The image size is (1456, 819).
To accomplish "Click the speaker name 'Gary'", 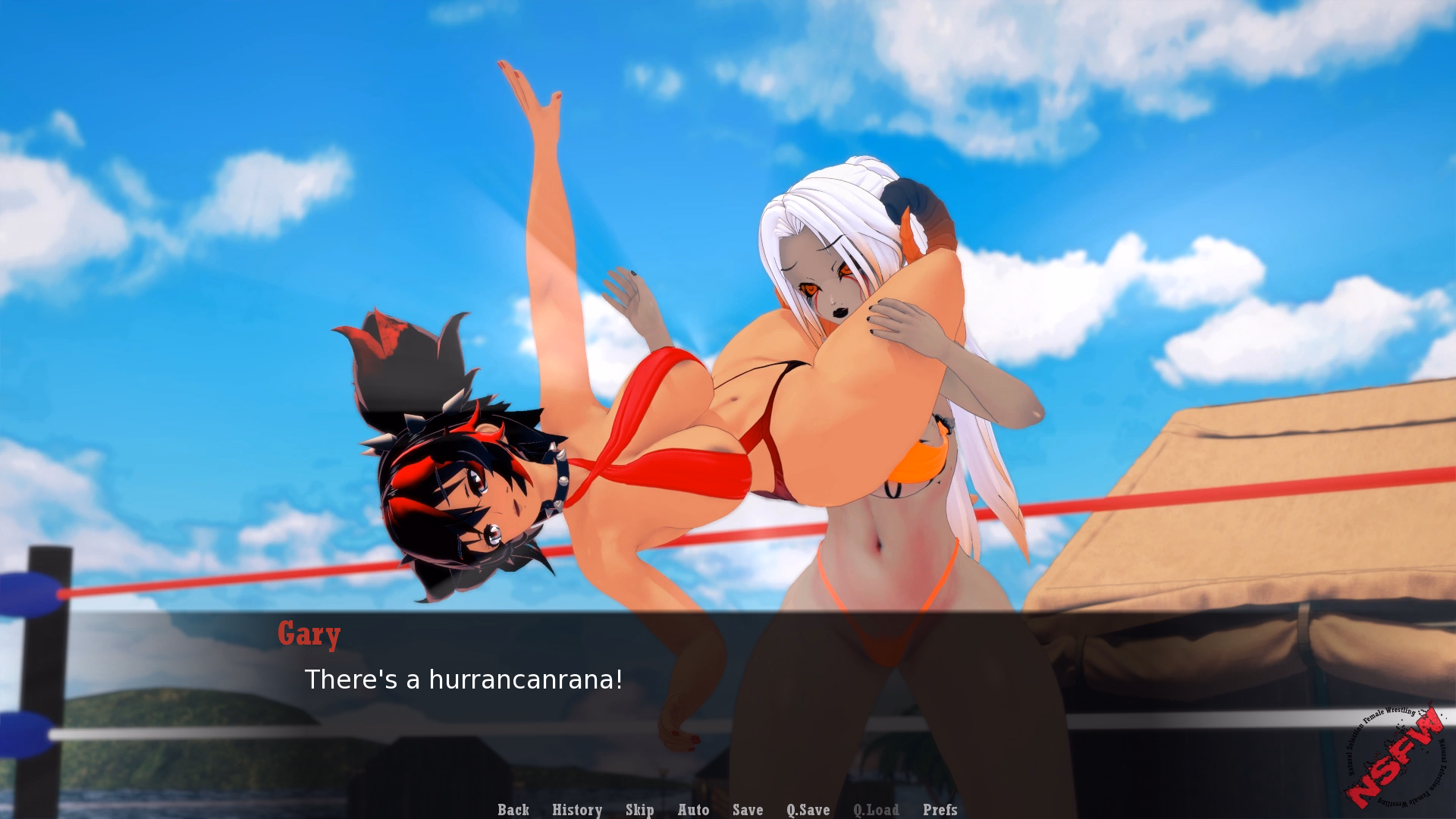I will (309, 634).
